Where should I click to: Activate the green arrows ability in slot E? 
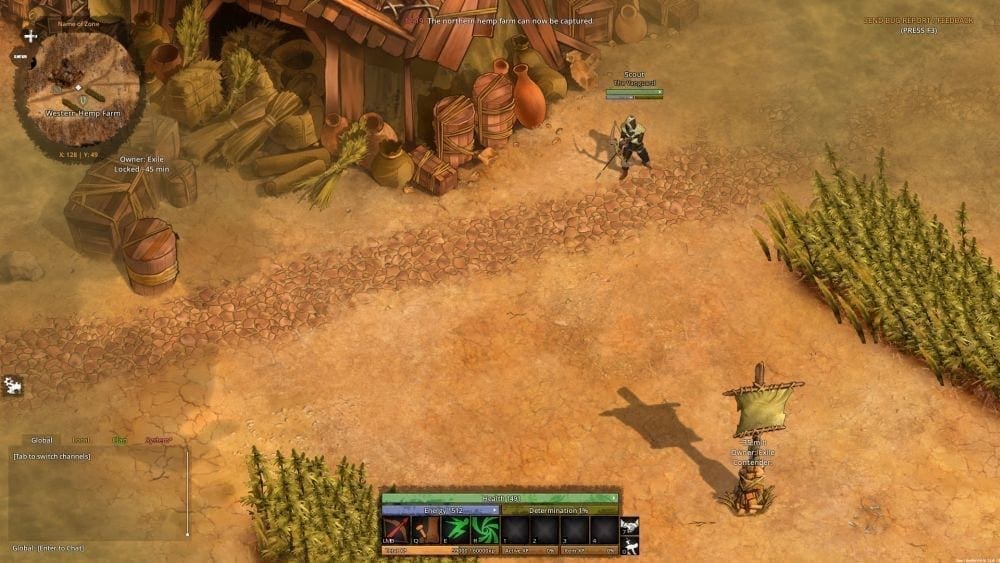[456, 530]
